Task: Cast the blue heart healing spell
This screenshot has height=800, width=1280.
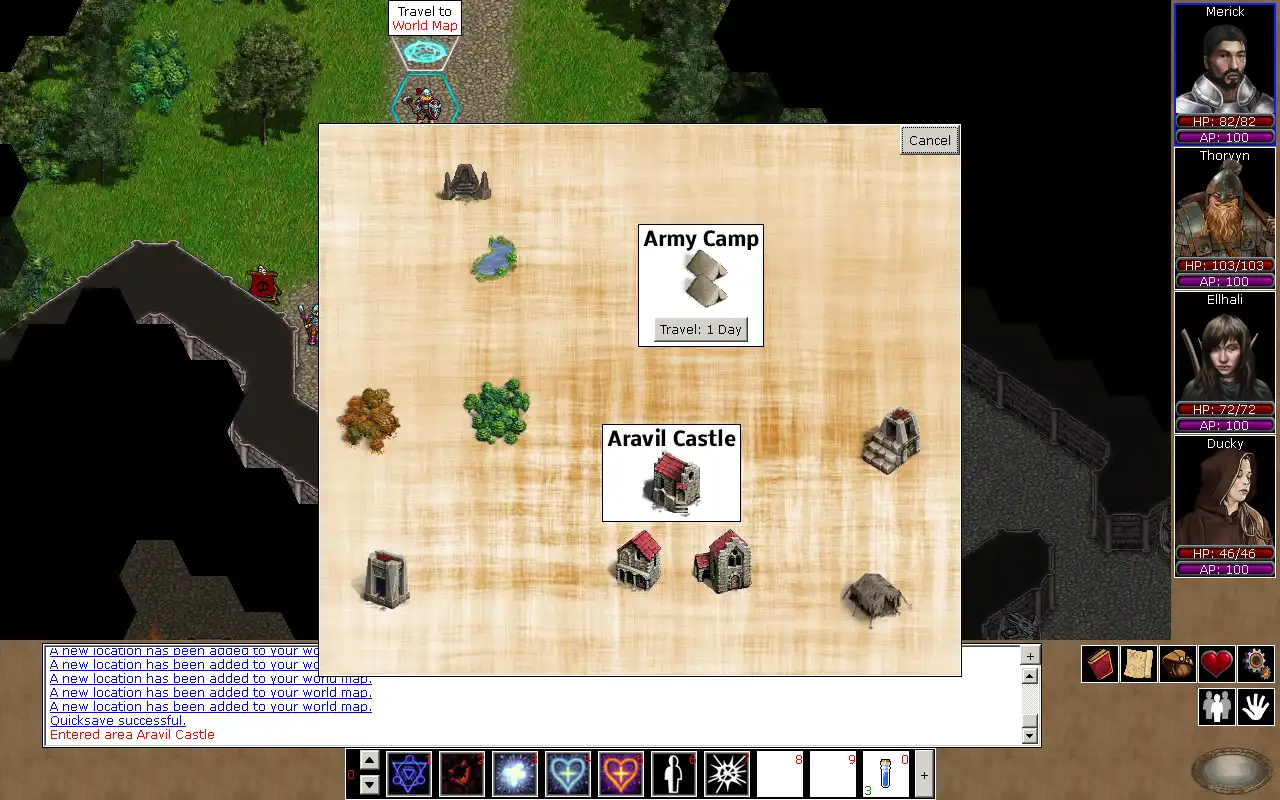Action: 567,774
